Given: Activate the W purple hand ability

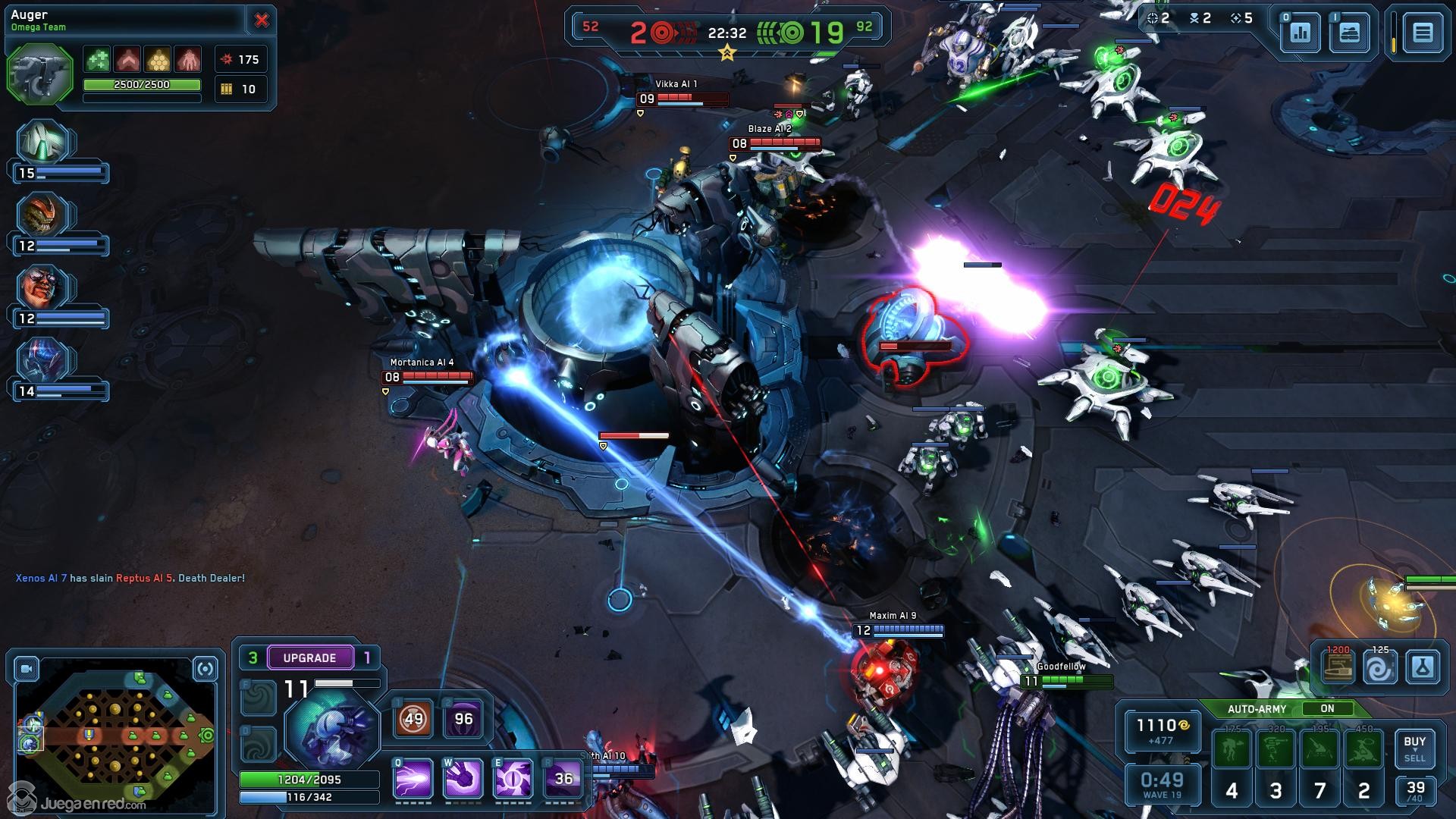Looking at the screenshot, I should (463, 779).
